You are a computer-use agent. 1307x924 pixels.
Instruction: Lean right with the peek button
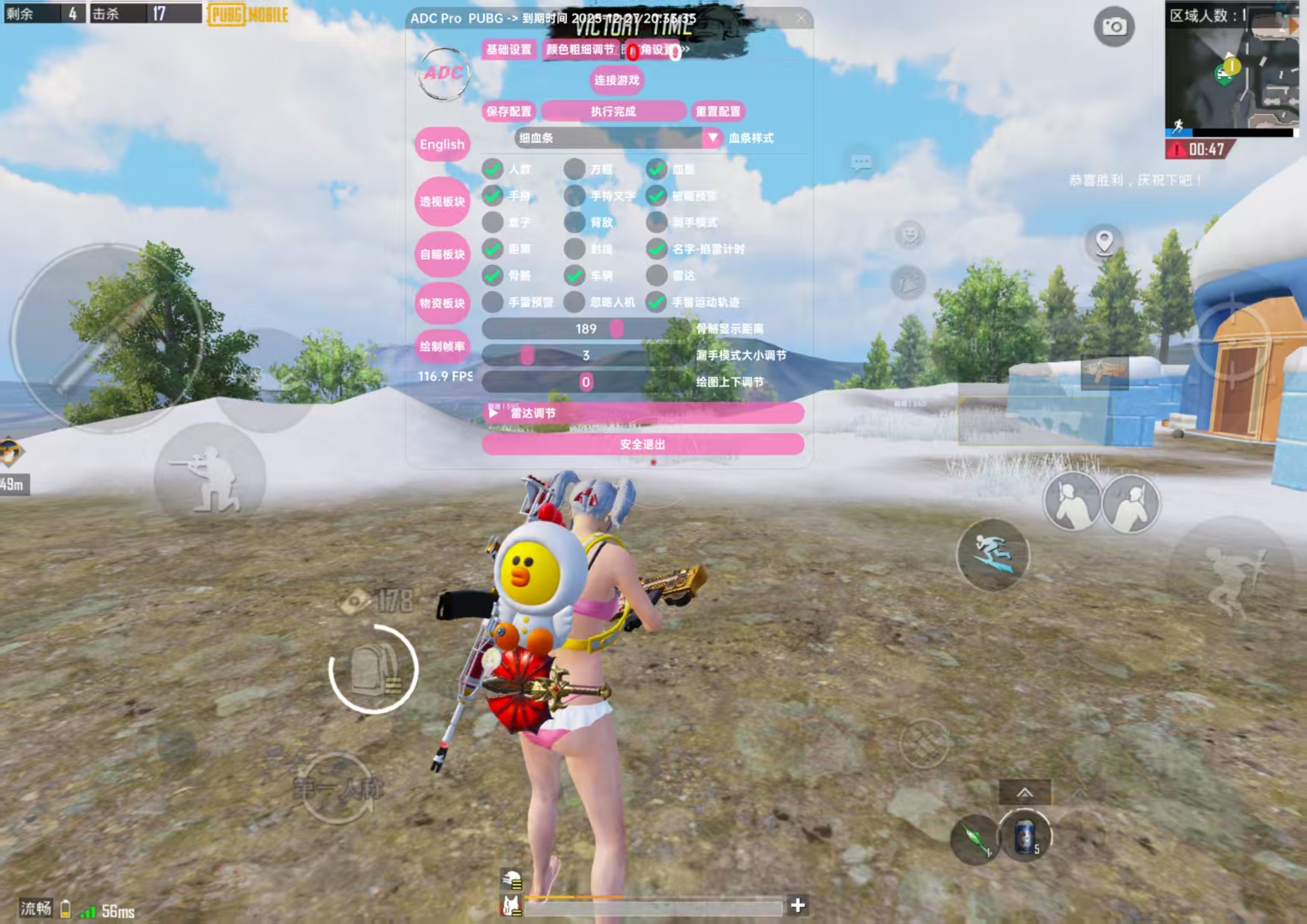(x=1131, y=503)
